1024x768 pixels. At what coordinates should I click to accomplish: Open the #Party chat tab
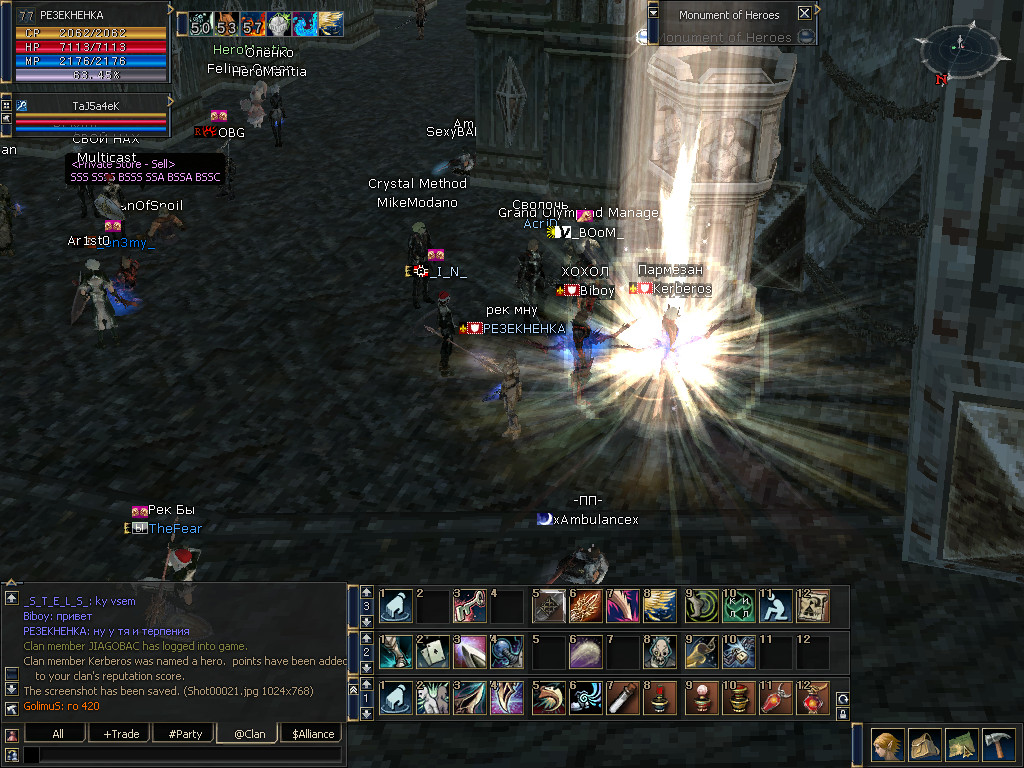click(x=185, y=733)
